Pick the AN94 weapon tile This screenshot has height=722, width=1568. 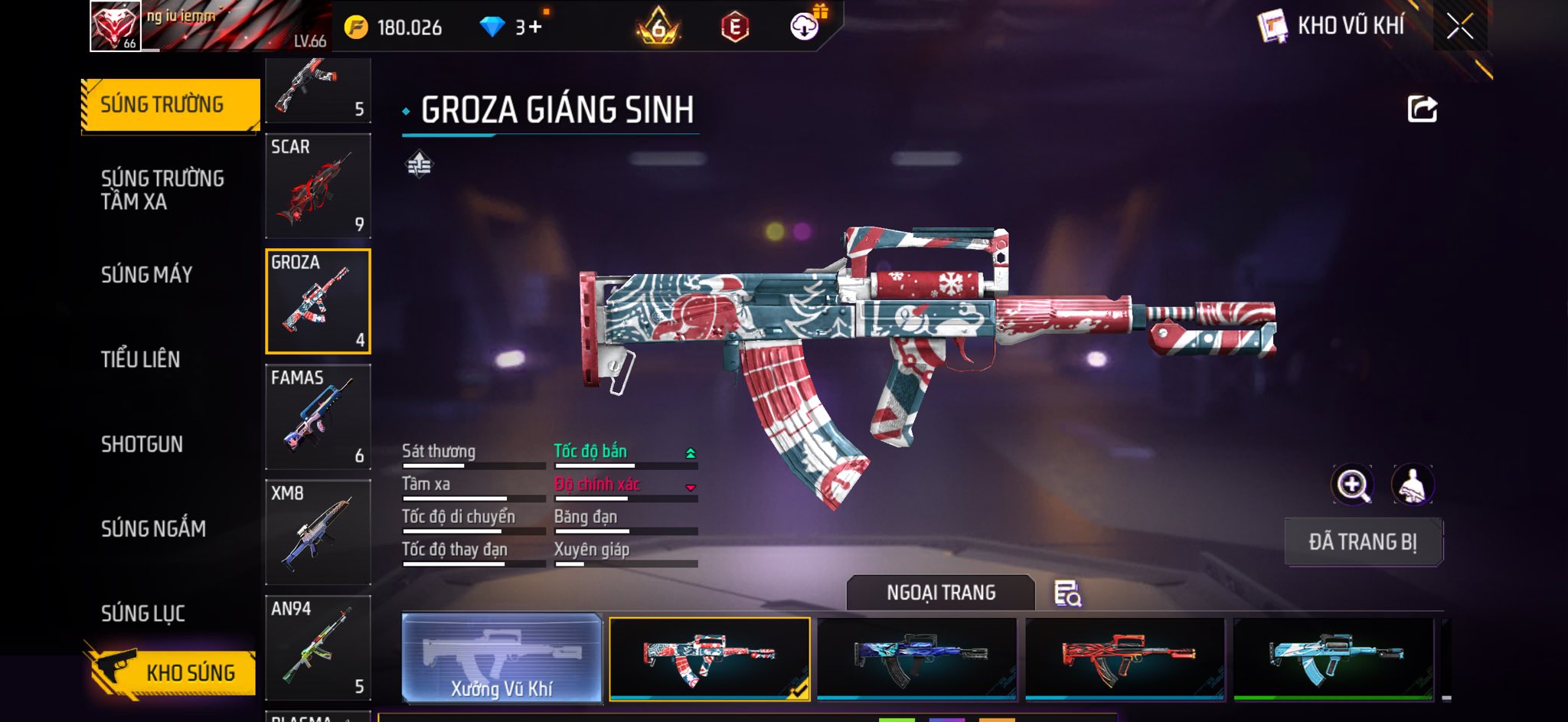tap(318, 648)
